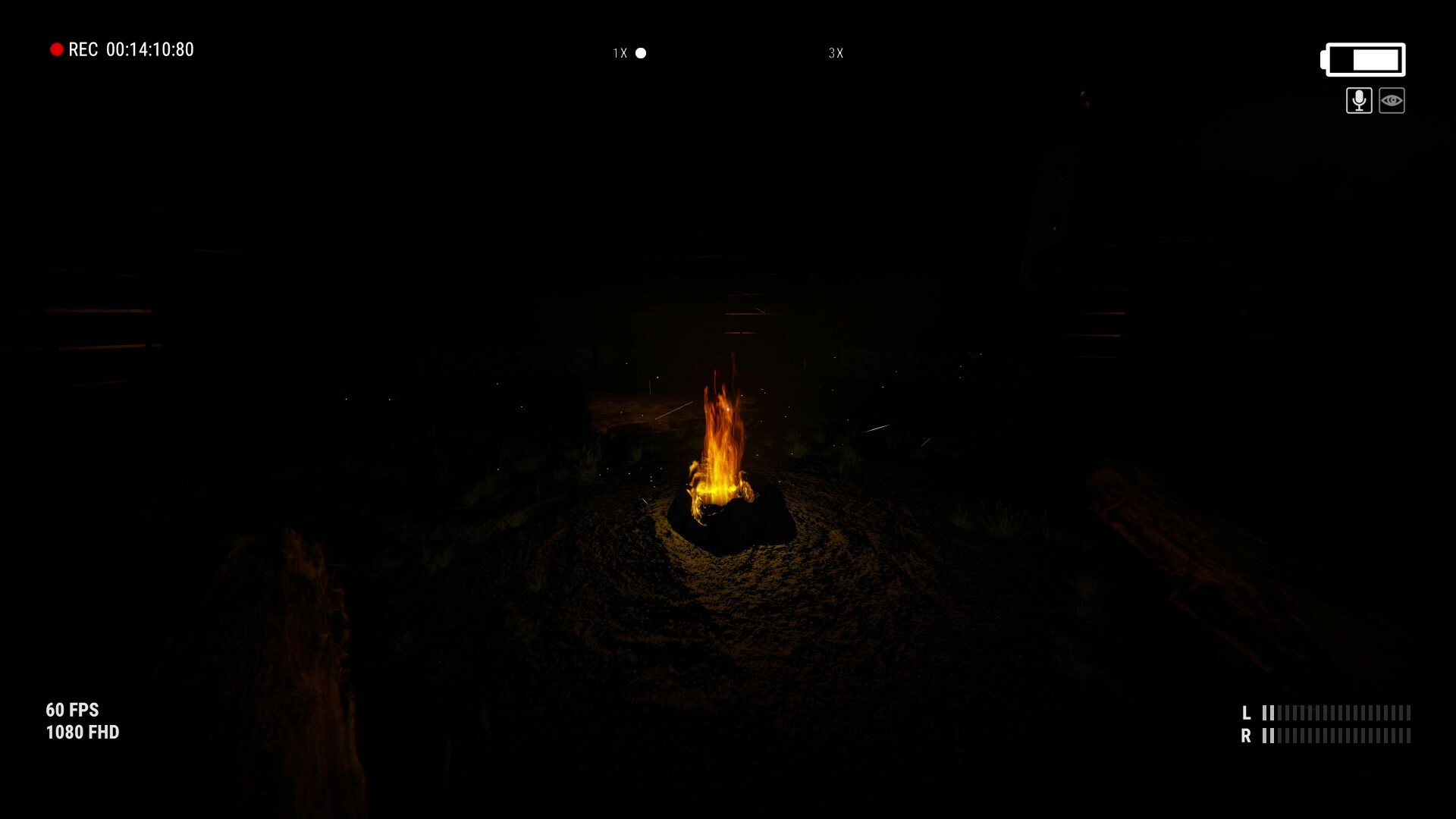Screen dimensions: 1456x819
Task: Click the red REC recording dot
Action: tap(57, 49)
